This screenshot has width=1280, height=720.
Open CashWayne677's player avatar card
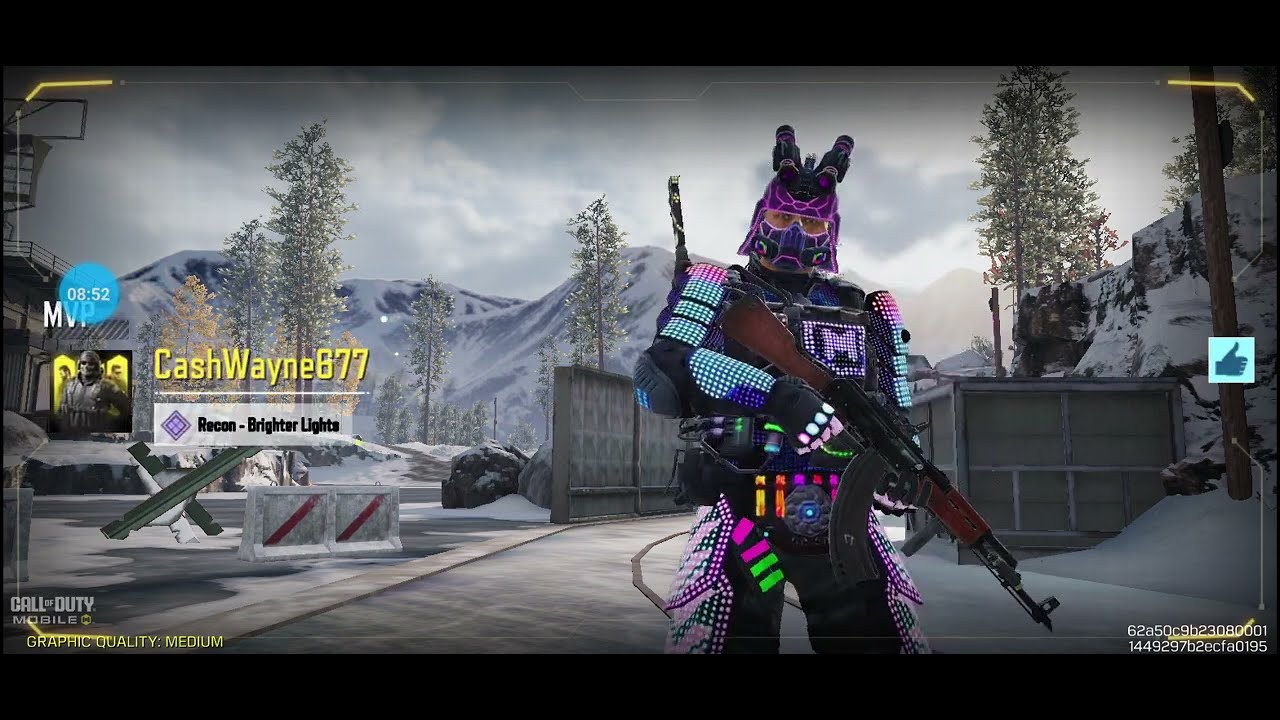[92, 391]
